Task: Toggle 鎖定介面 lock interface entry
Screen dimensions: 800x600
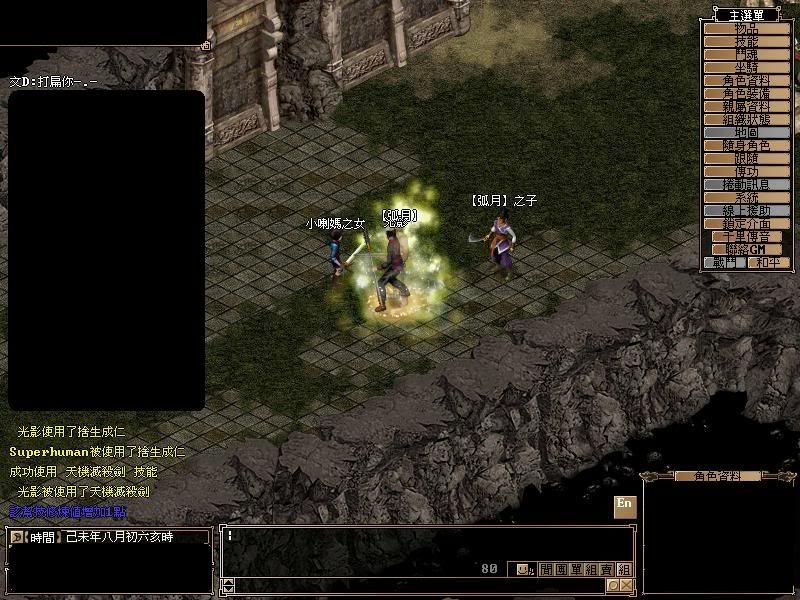Action: [746, 224]
